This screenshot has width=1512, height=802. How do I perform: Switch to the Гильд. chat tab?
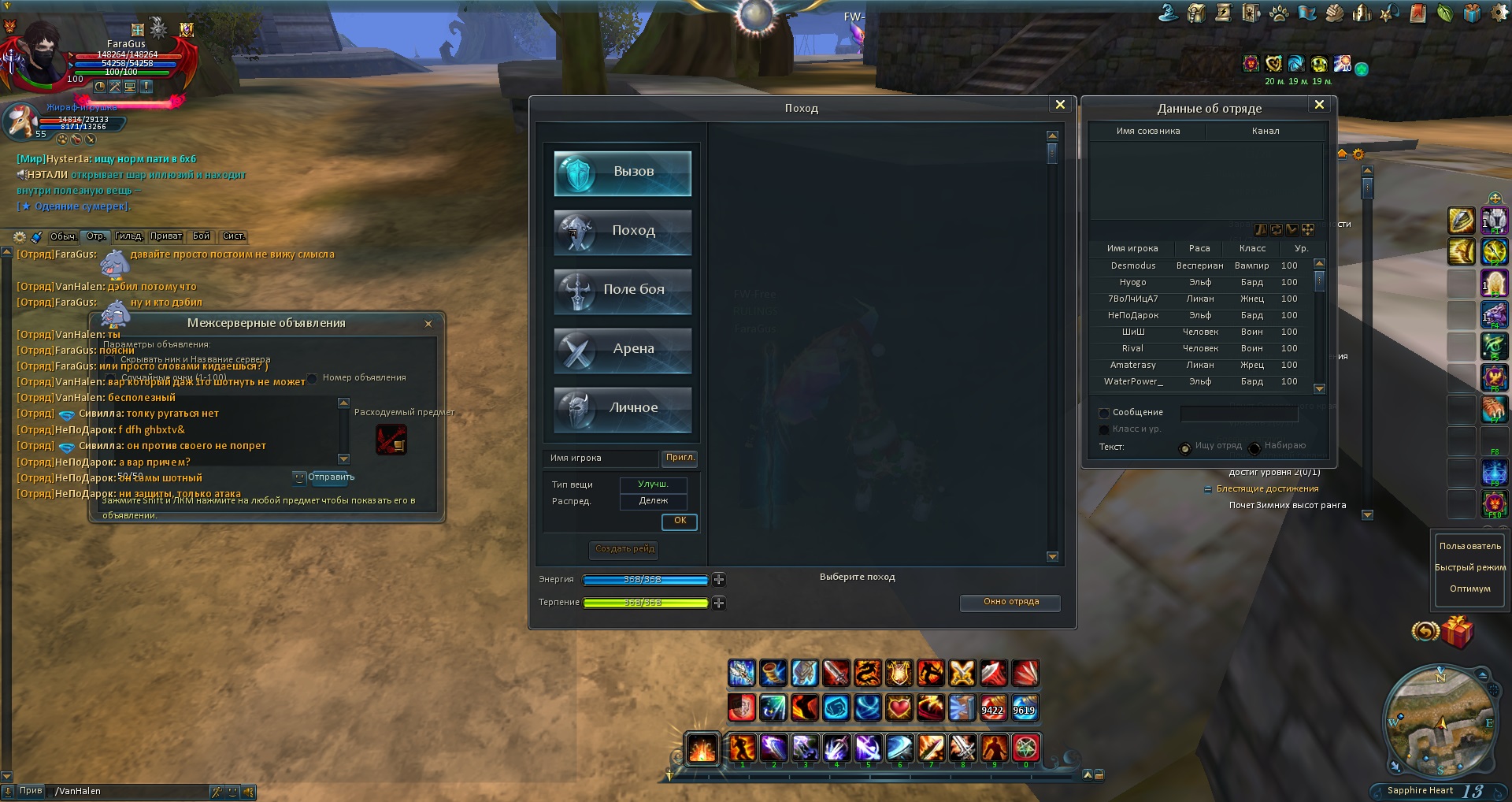click(128, 236)
